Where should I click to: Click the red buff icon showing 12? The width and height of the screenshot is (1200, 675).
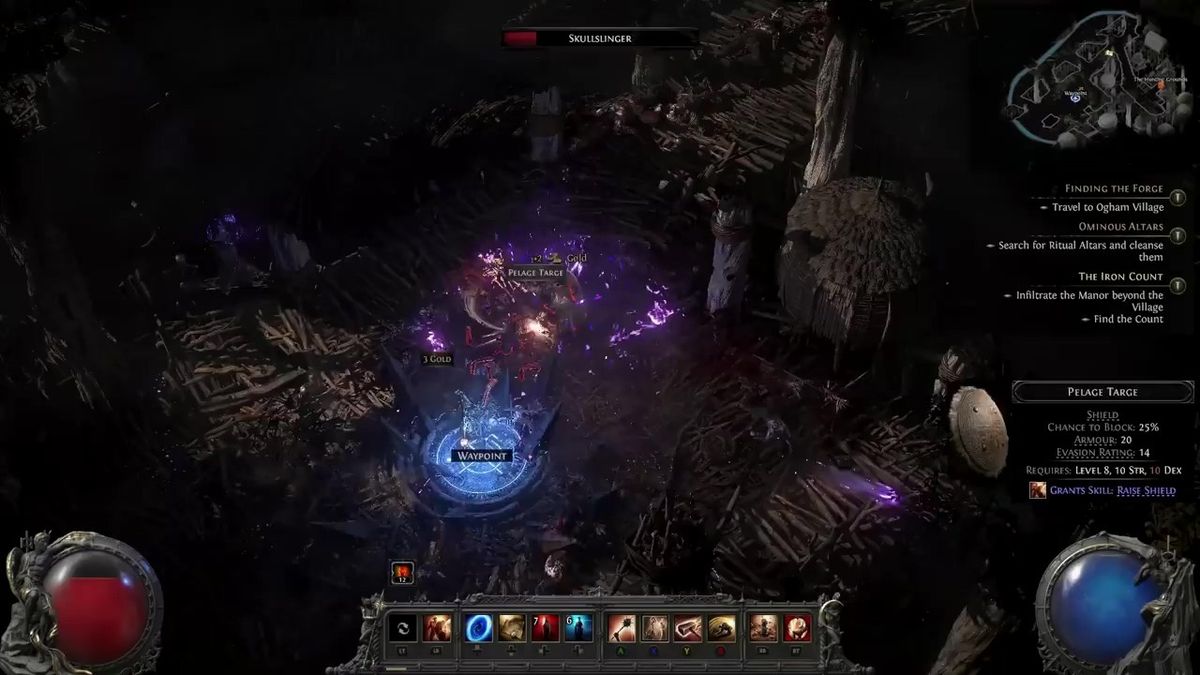tap(402, 572)
